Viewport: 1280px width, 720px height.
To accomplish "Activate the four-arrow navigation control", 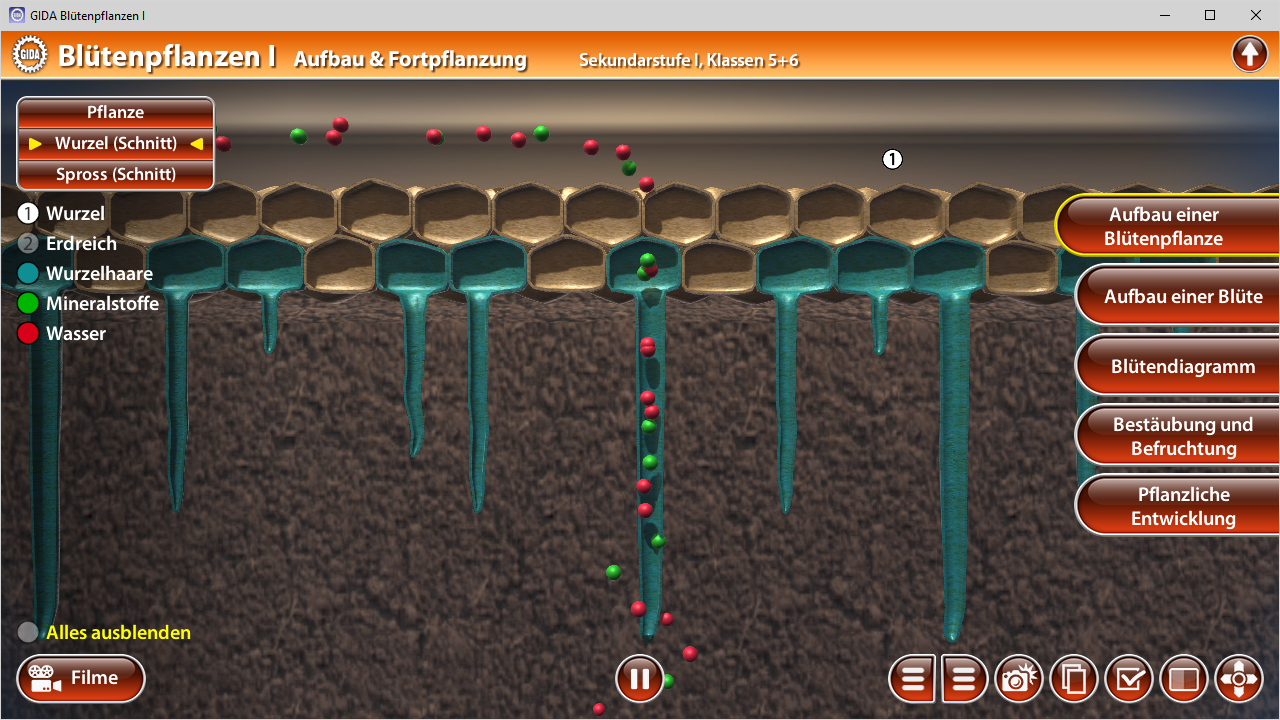I will point(1238,679).
